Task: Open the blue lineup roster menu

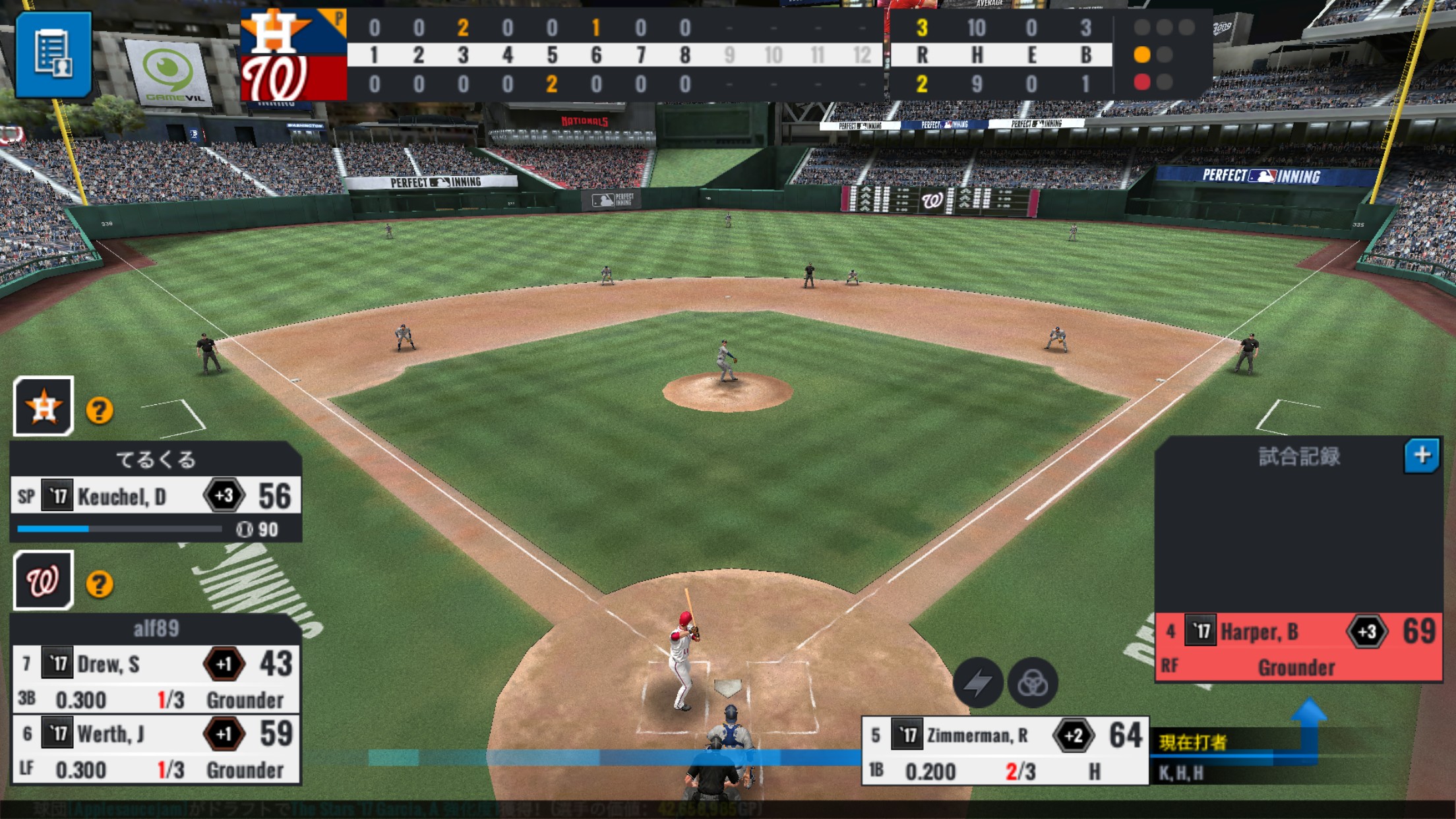Action: point(53,54)
